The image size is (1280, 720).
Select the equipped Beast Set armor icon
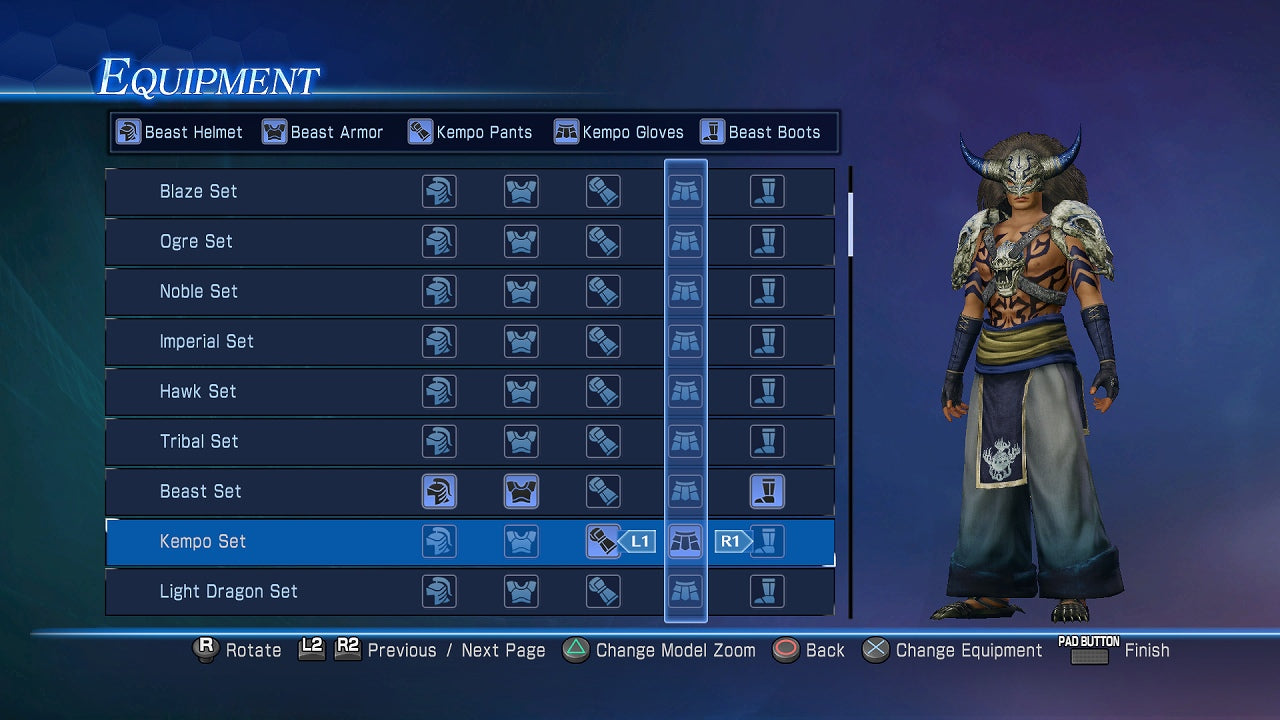[x=521, y=491]
